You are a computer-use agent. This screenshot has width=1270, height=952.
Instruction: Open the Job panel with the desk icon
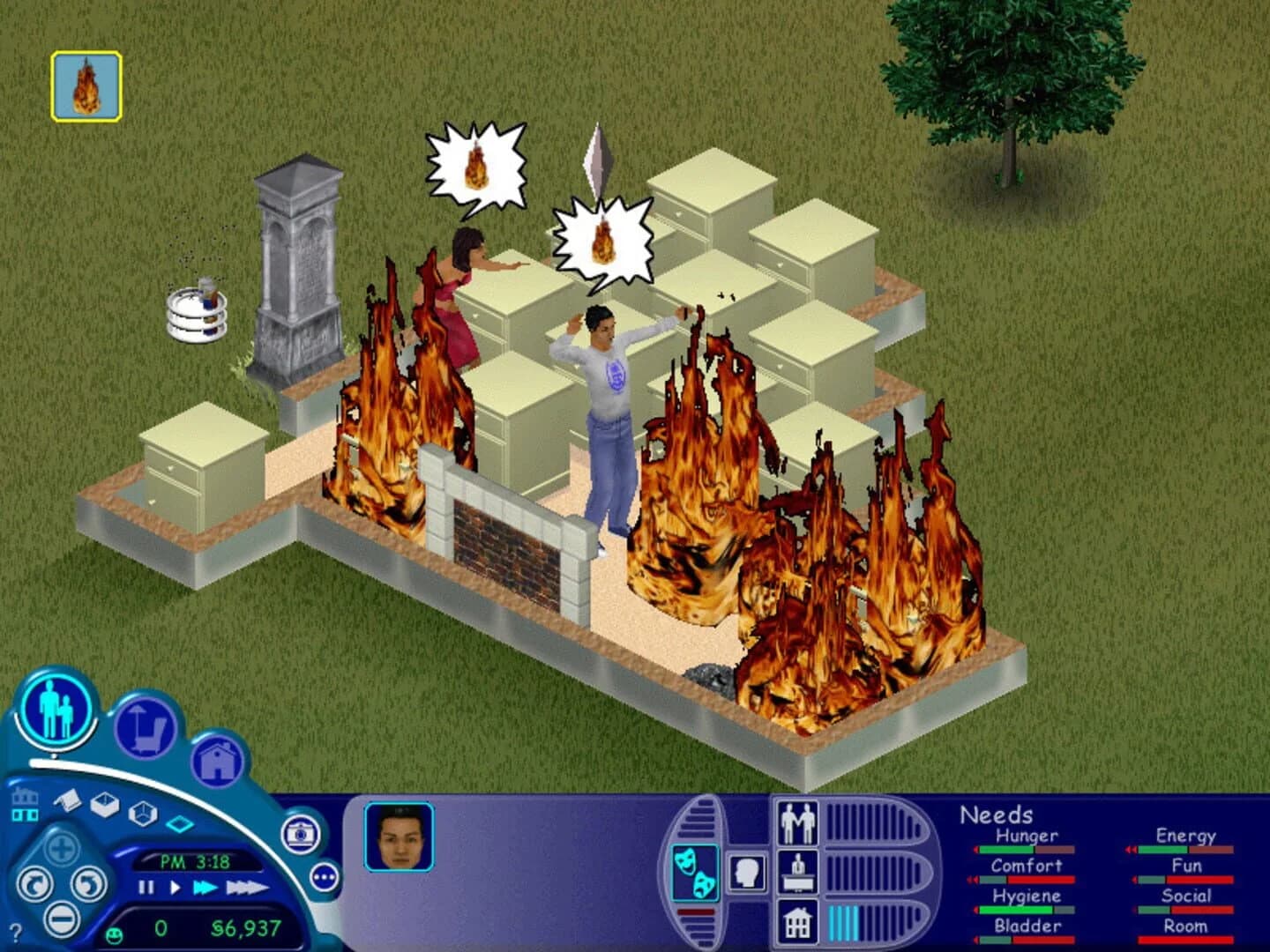[798, 873]
